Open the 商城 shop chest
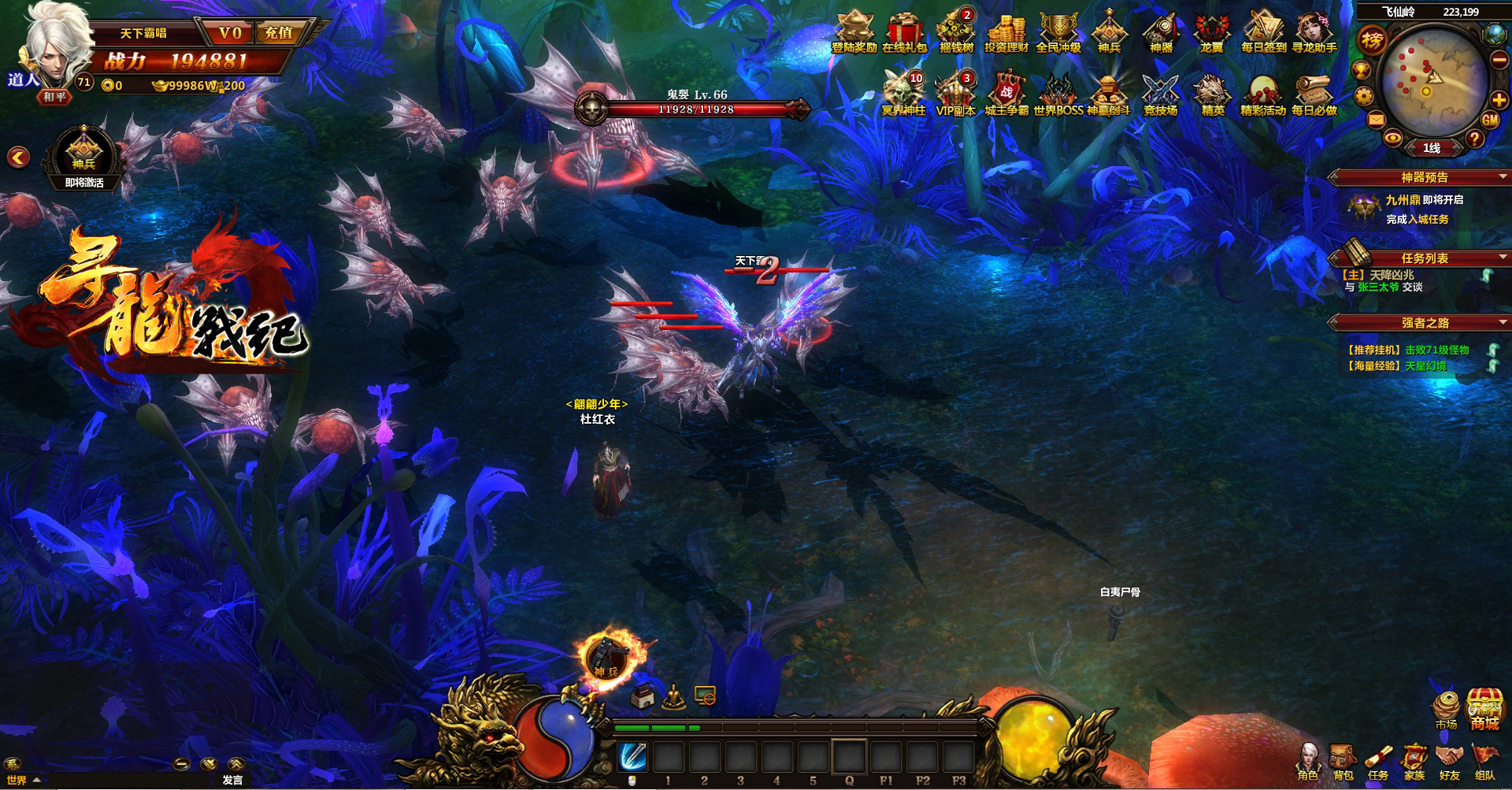Viewport: 1512px width, 790px height. point(1484,708)
